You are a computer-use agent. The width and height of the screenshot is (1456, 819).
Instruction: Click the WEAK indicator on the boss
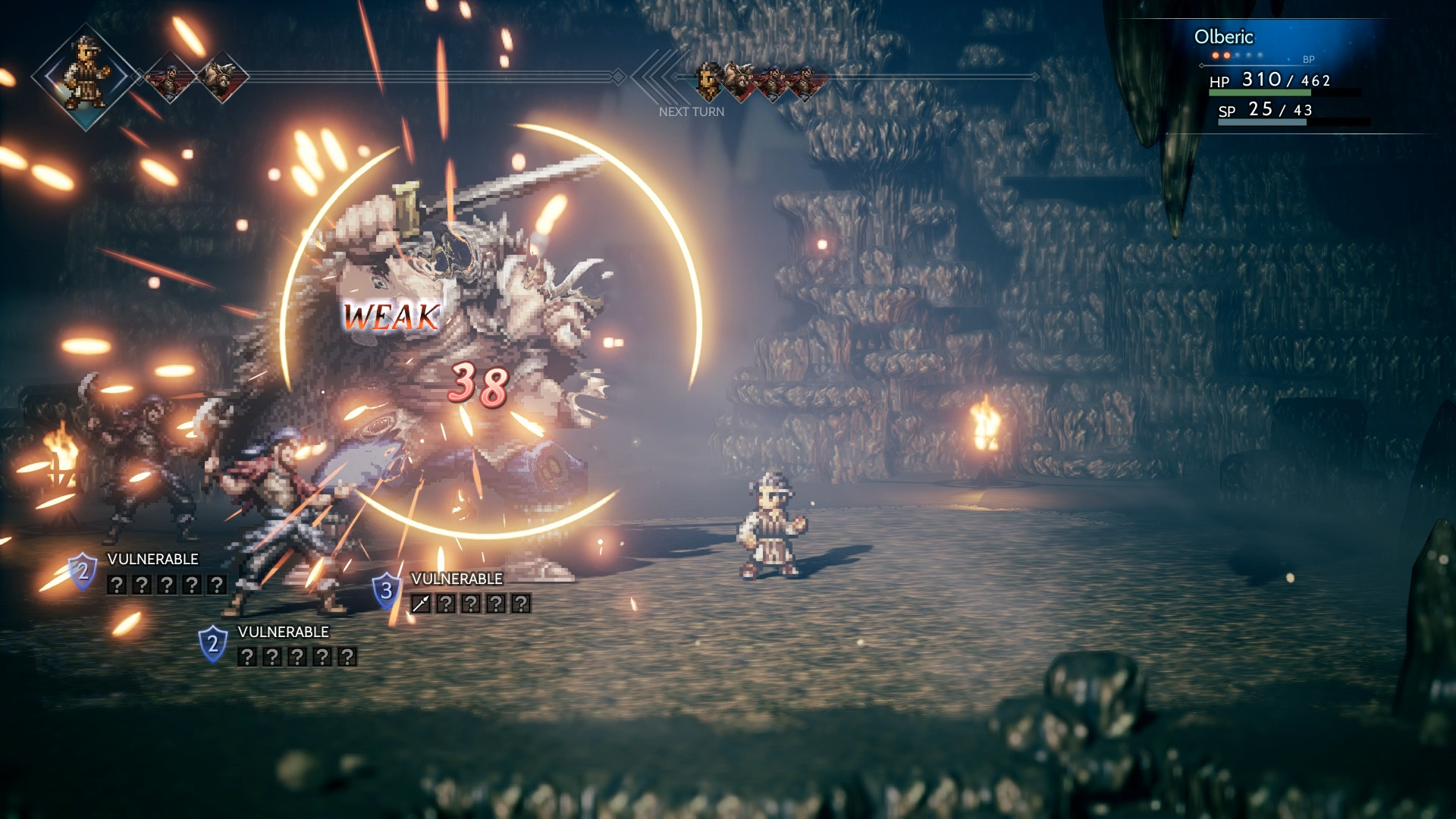(x=391, y=317)
